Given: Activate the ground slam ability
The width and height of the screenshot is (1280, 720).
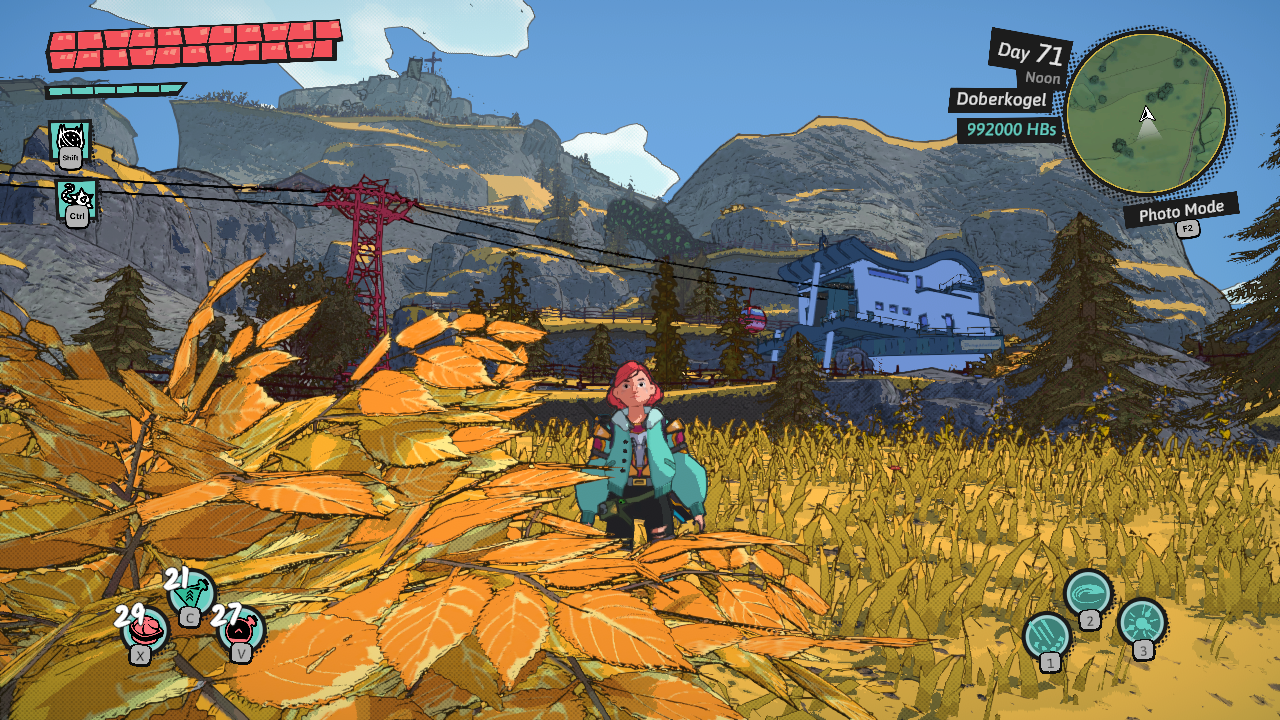Looking at the screenshot, I should pos(1047,635).
